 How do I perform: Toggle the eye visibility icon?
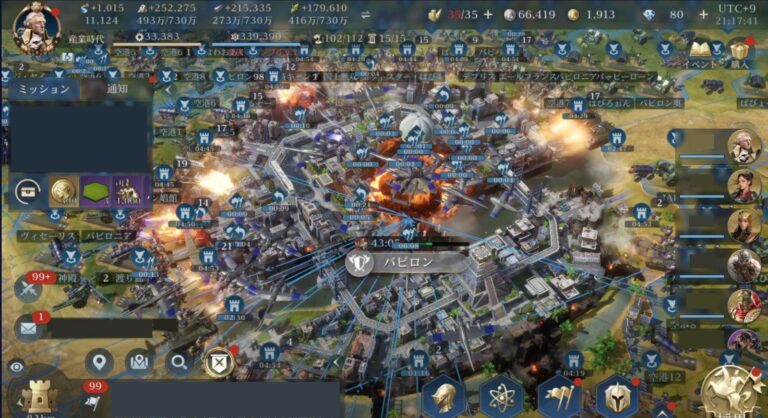click(15, 367)
